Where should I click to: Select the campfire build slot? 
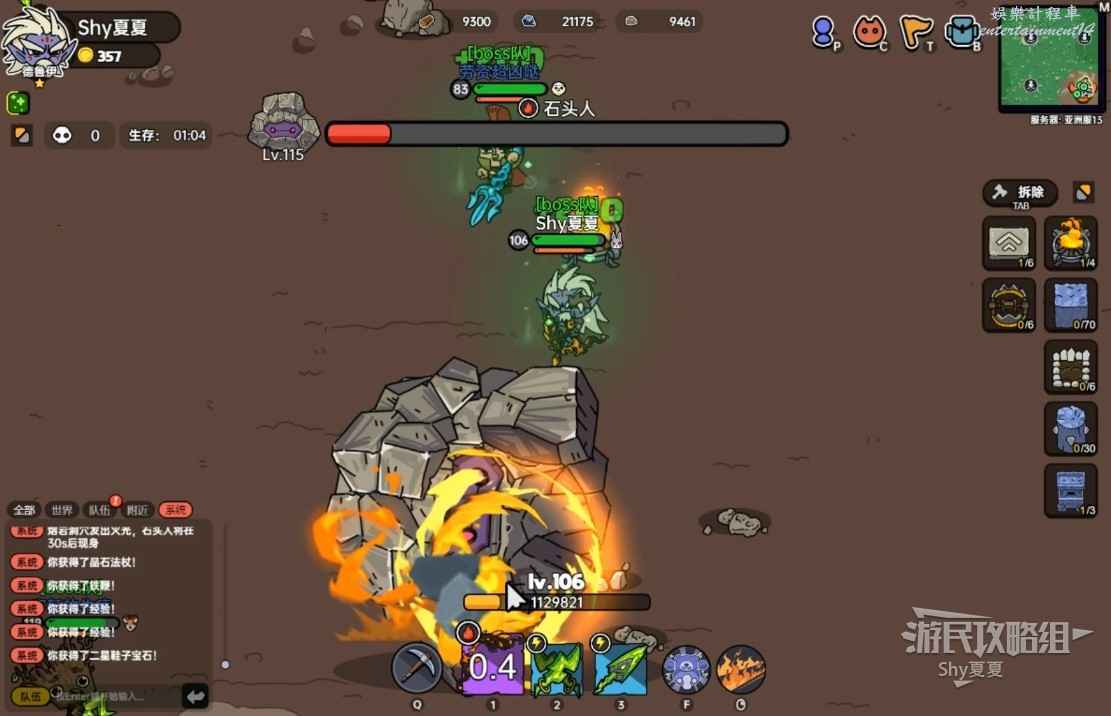point(1070,242)
